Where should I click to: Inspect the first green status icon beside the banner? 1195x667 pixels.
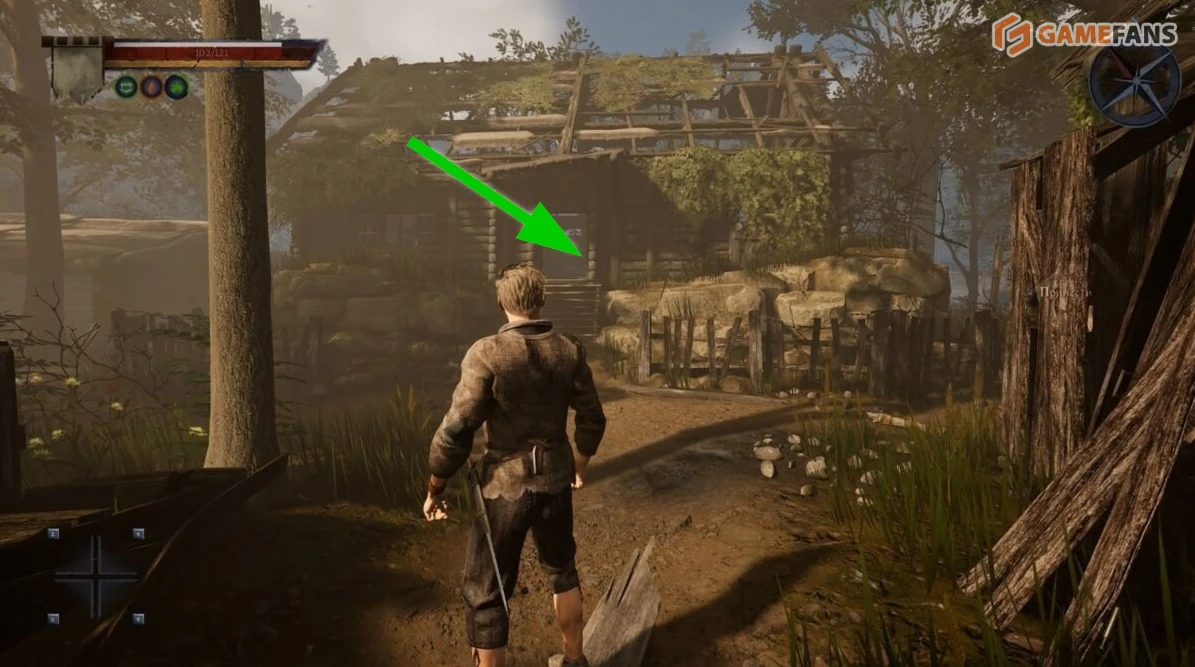click(126, 86)
